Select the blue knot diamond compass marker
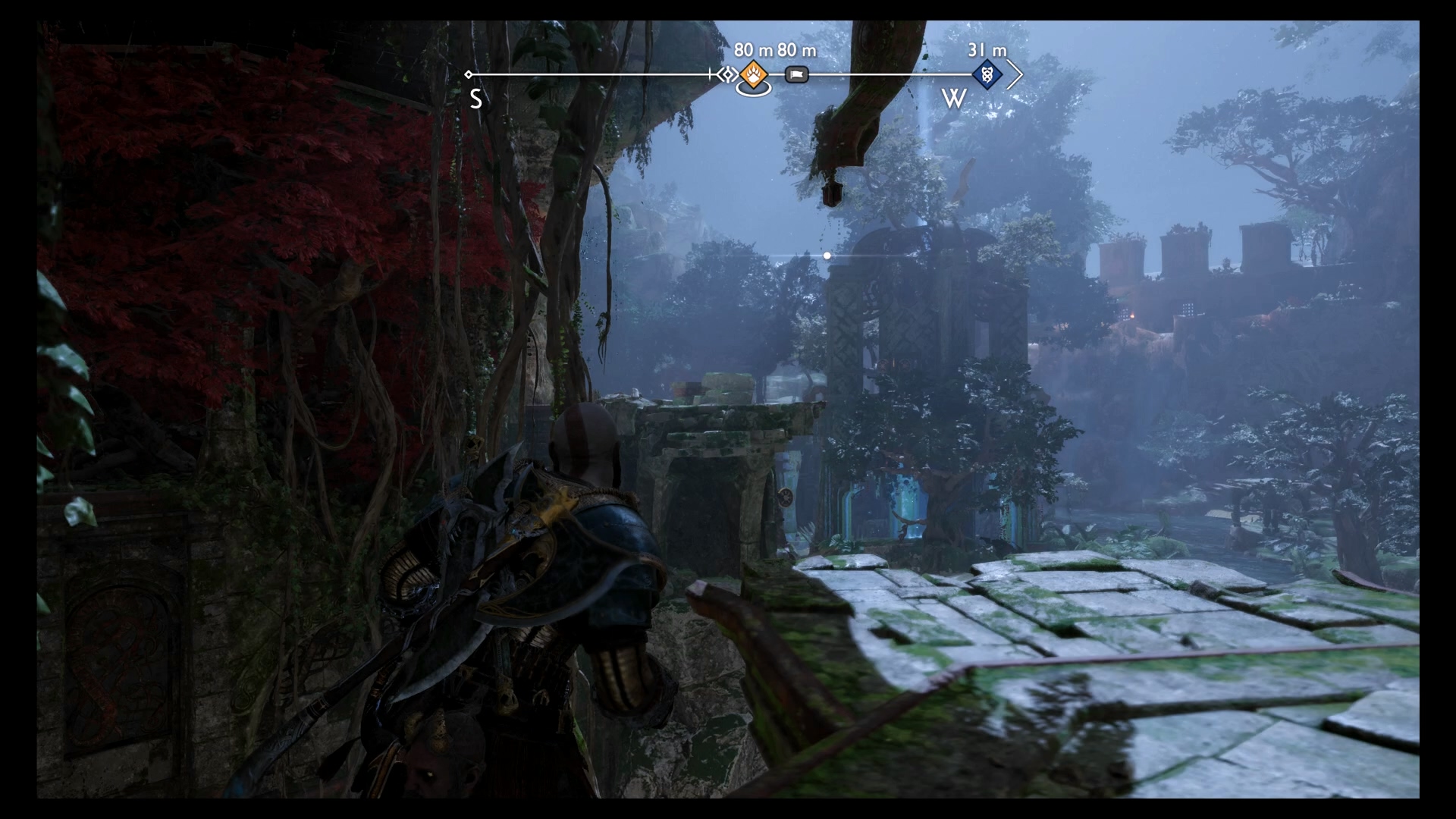 [987, 75]
